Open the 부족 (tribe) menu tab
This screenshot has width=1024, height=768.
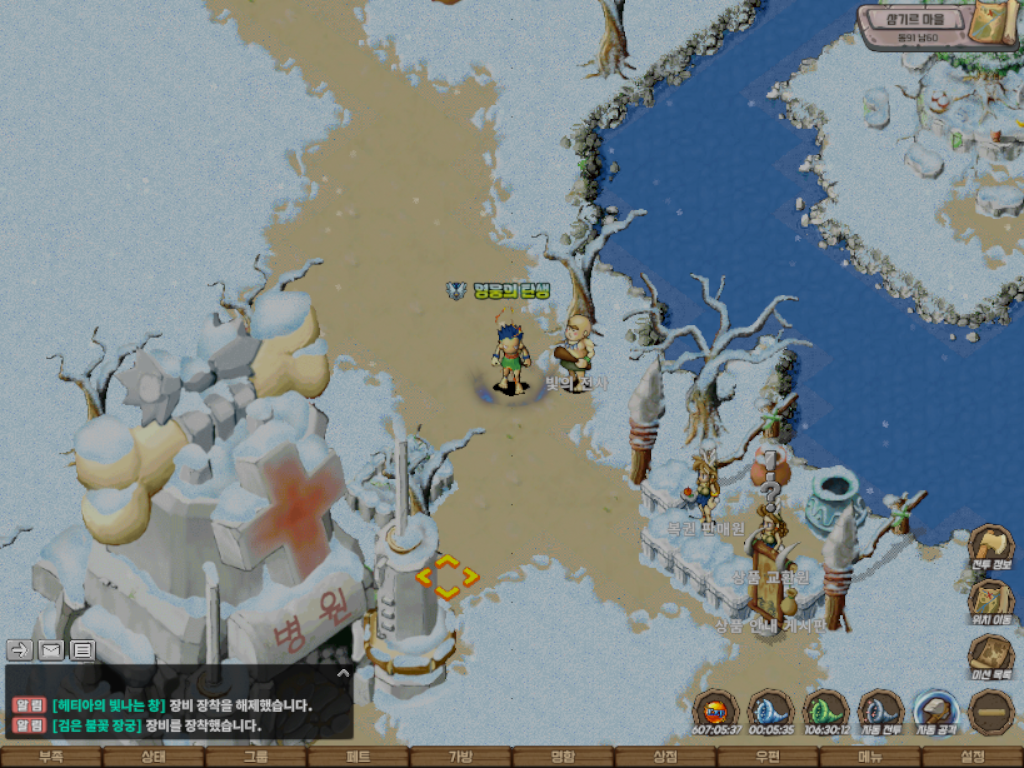tap(51, 757)
